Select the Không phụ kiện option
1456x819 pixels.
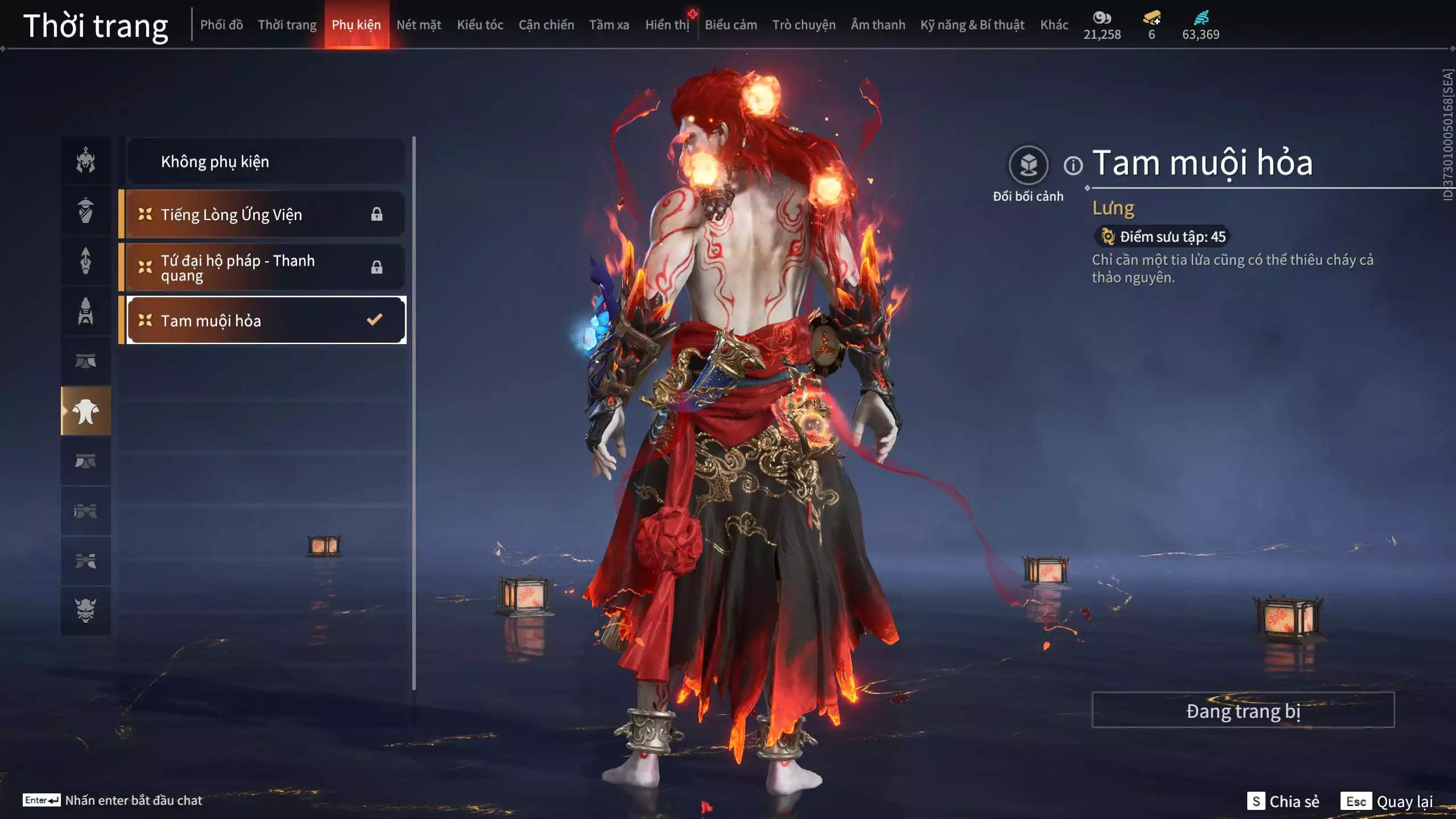tap(264, 161)
